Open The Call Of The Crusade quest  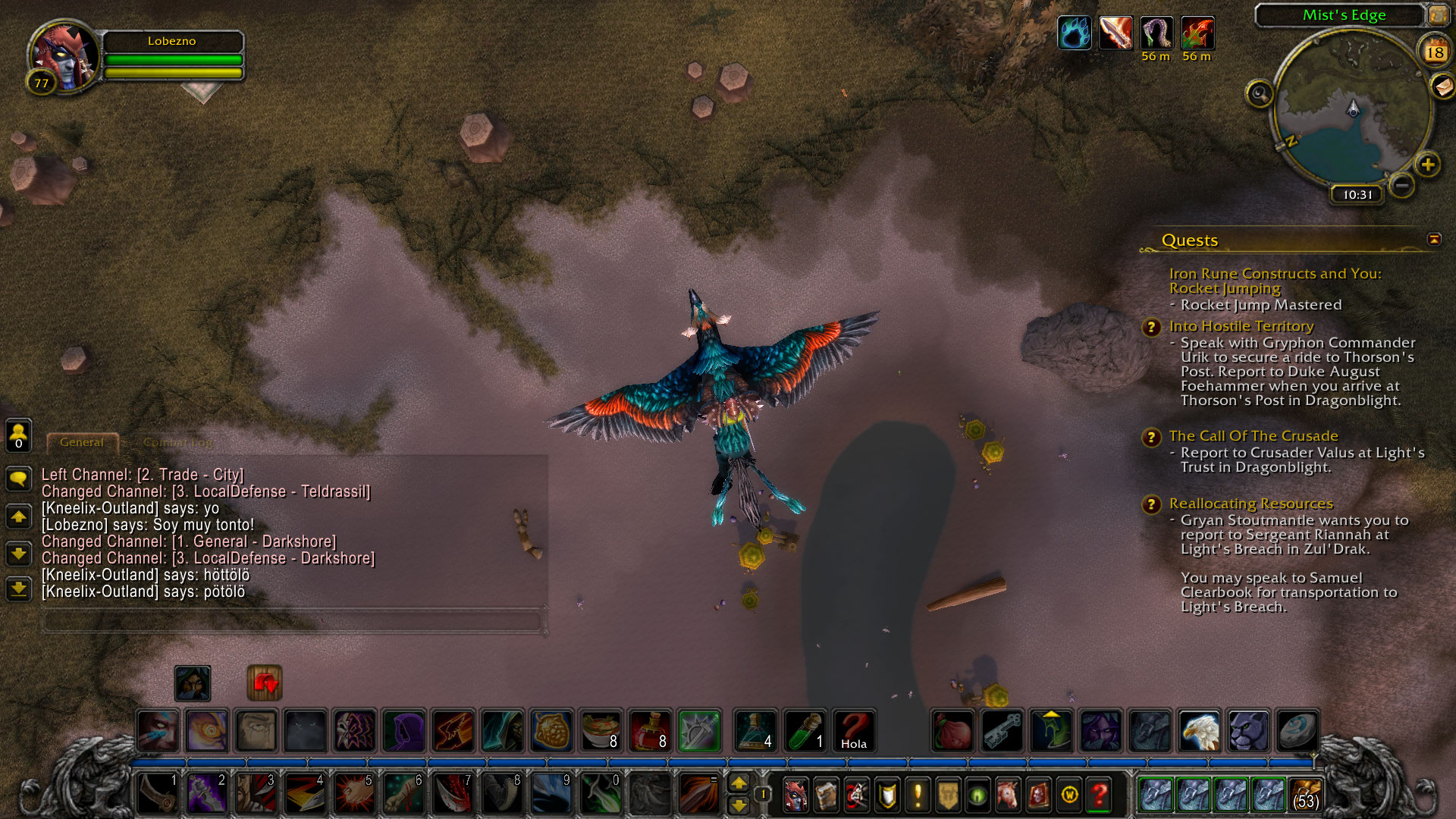[1253, 436]
